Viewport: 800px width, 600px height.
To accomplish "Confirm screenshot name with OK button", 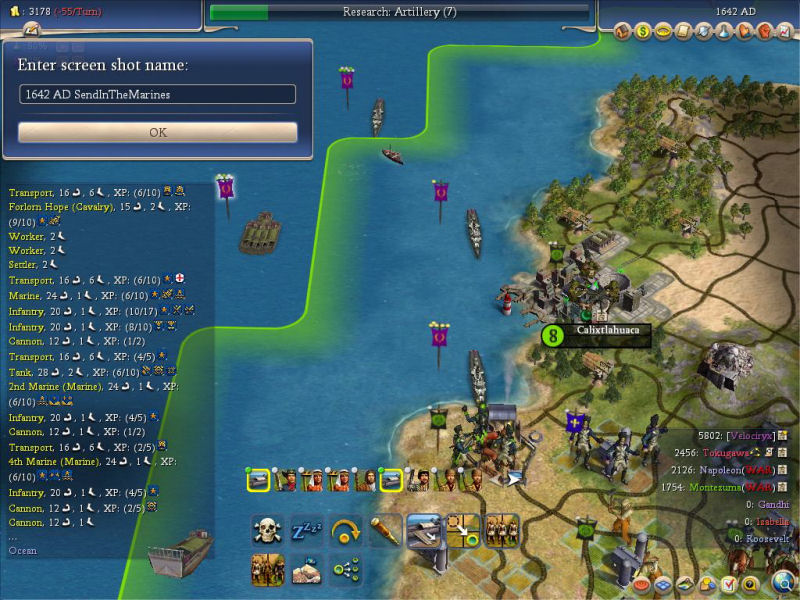I will (158, 132).
